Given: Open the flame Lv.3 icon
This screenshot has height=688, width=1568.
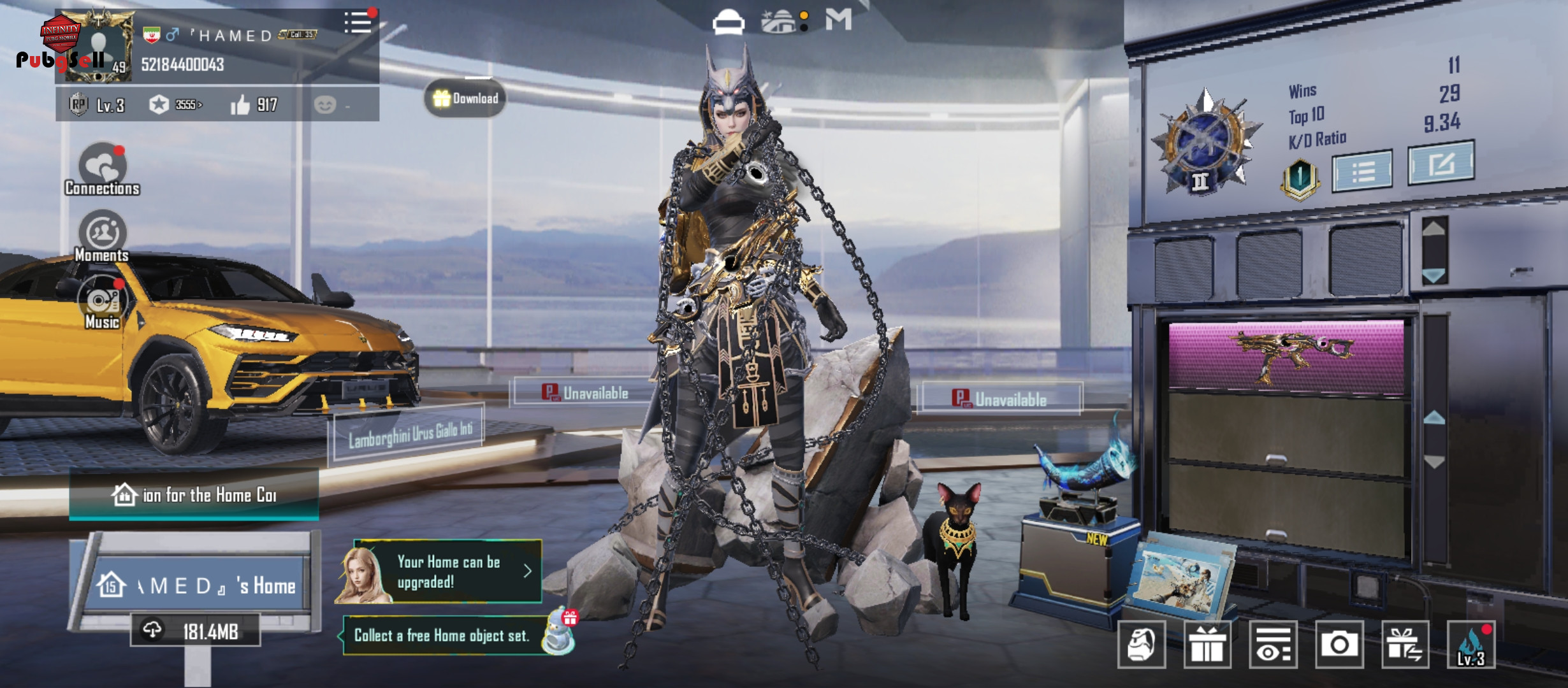Looking at the screenshot, I should pyautogui.click(x=1470, y=645).
